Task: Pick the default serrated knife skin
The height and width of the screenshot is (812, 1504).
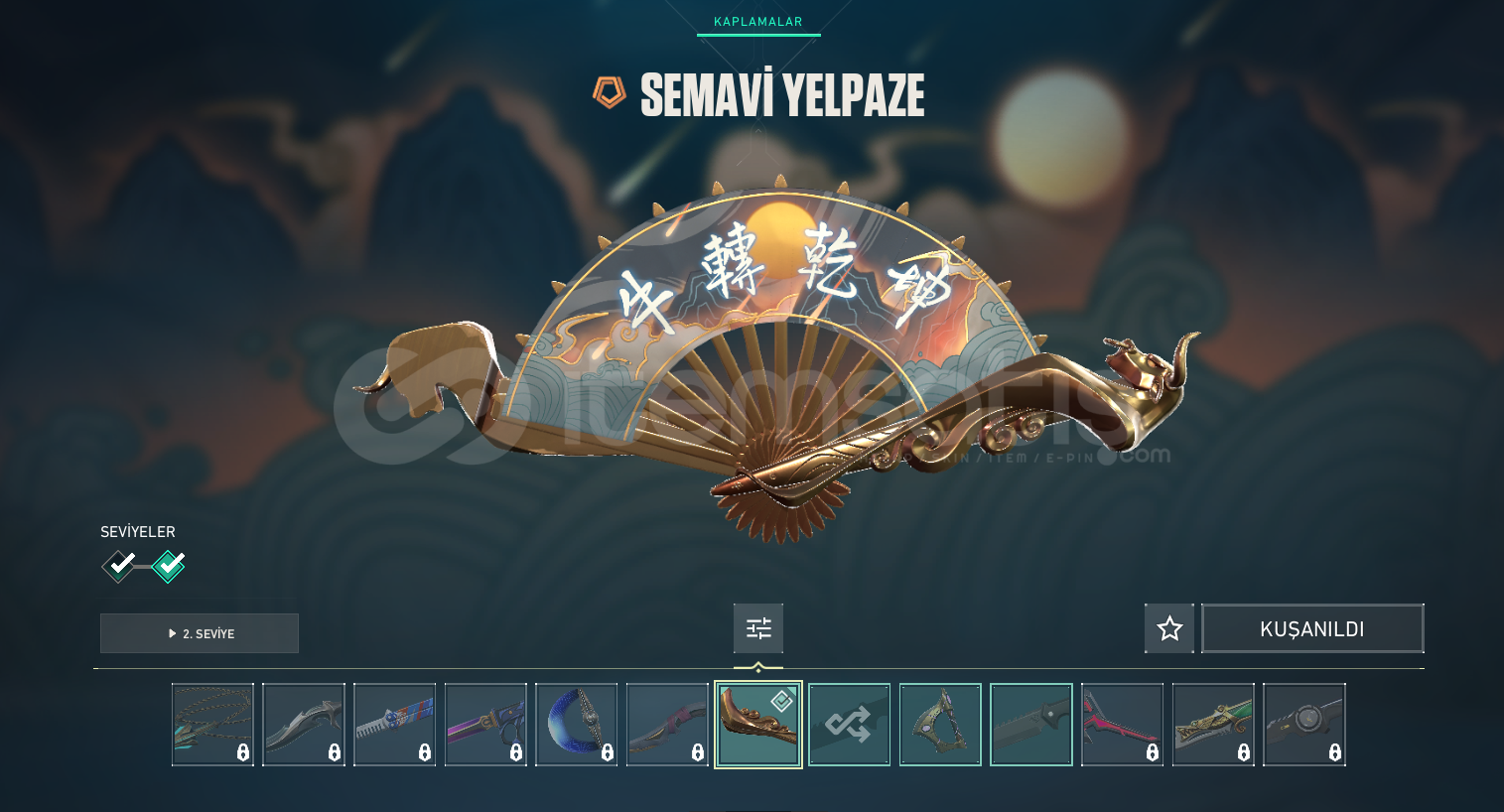Action: (x=1031, y=725)
